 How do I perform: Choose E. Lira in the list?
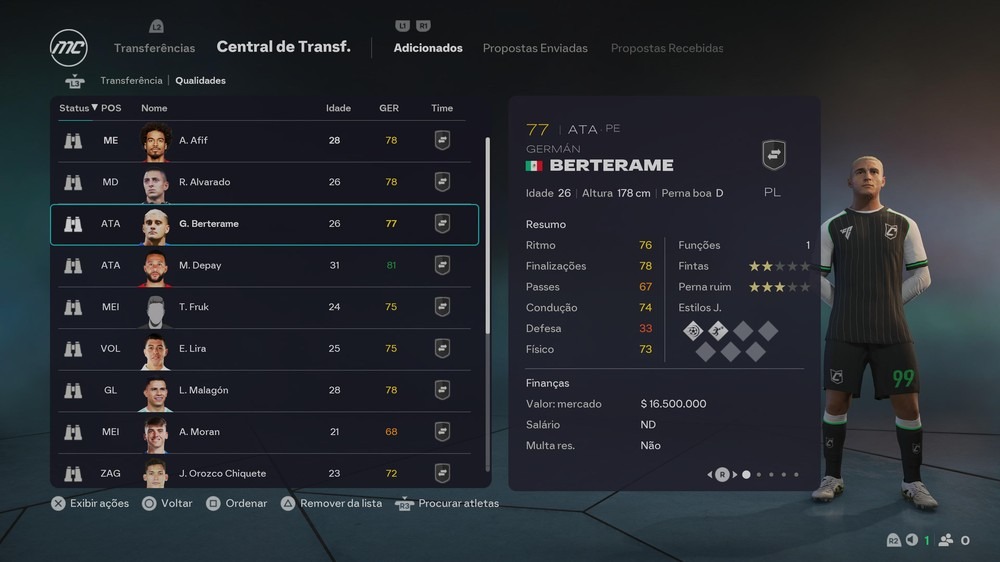pyautogui.click(x=264, y=349)
